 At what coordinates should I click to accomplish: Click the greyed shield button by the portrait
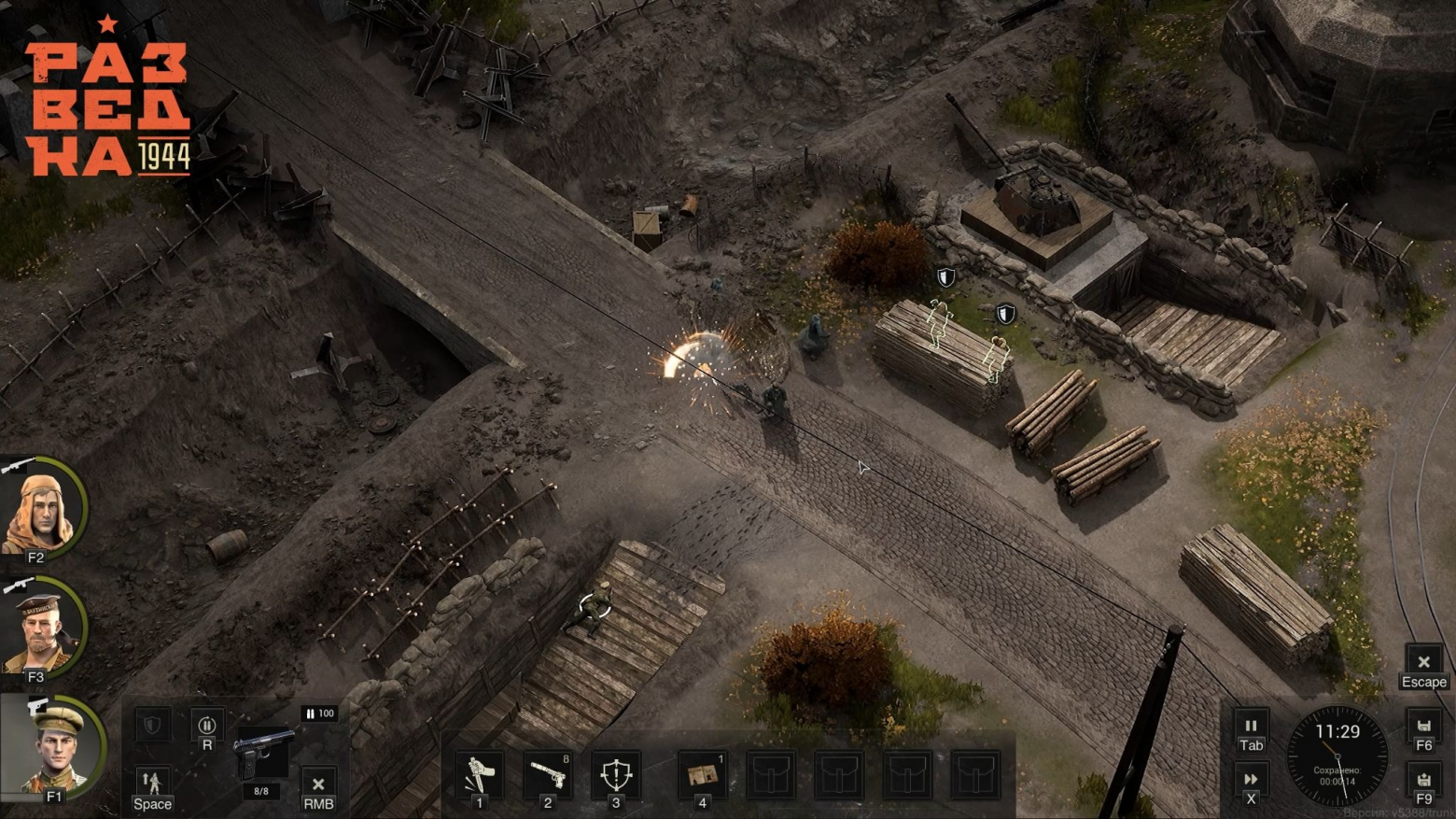[x=152, y=725]
